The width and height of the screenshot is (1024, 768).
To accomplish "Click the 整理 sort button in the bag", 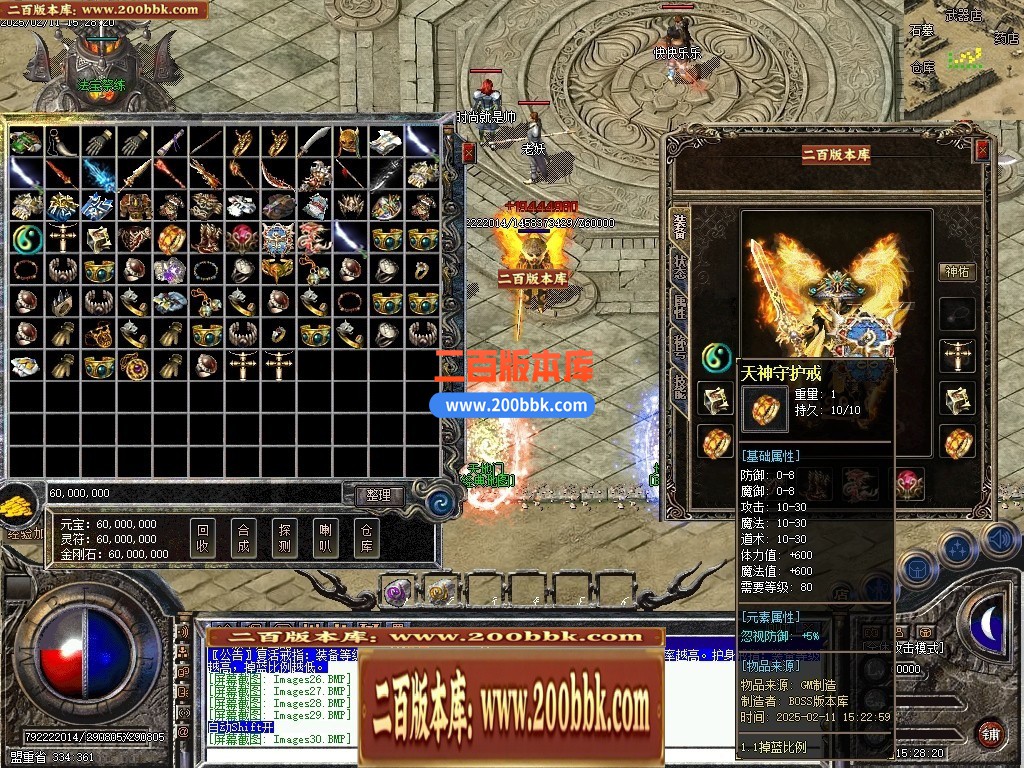I will 379,495.
